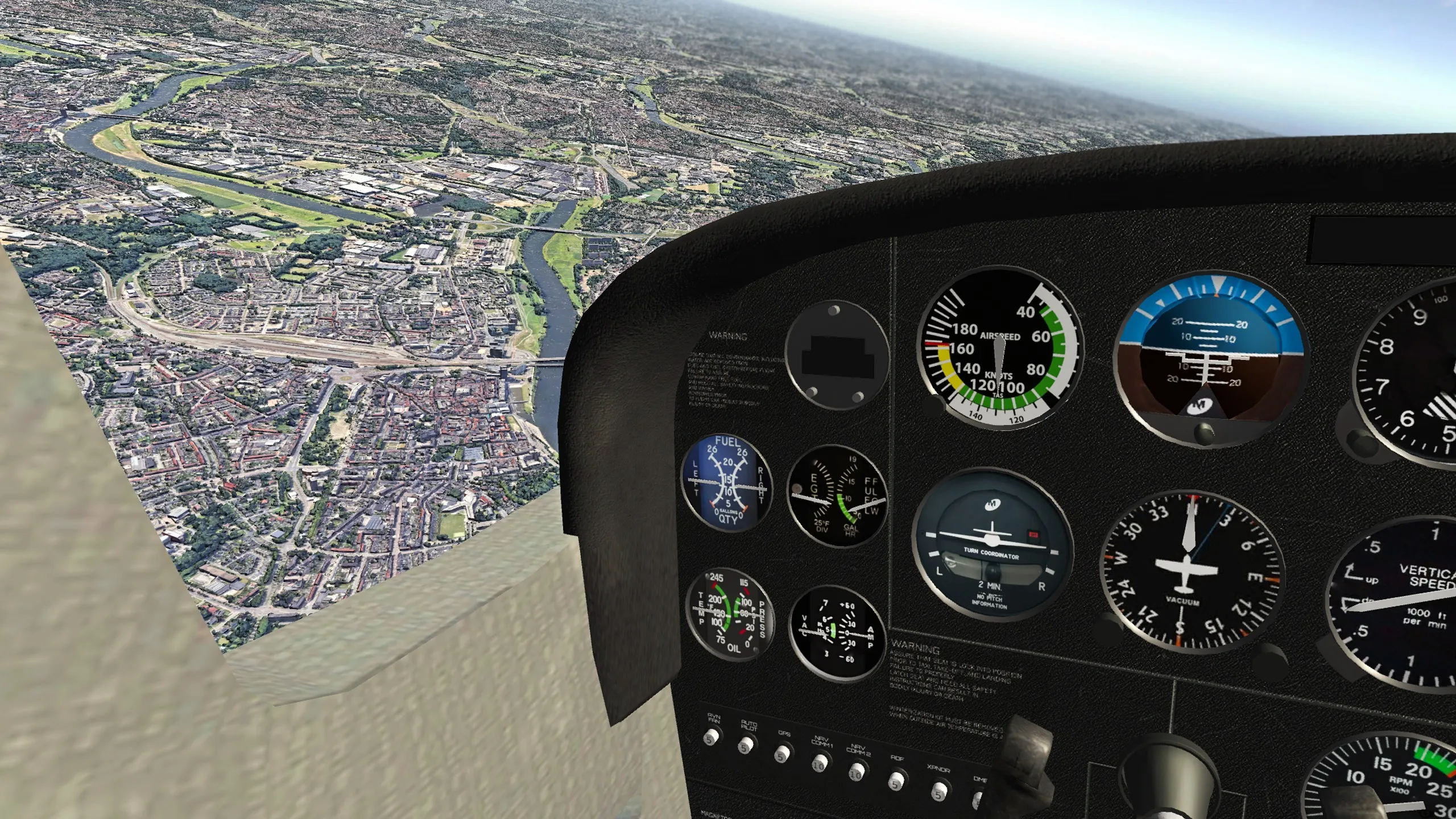Toggle the AUTO PILOT circuit breaker
Screen dimensions: 1456x819
[x=746, y=745]
